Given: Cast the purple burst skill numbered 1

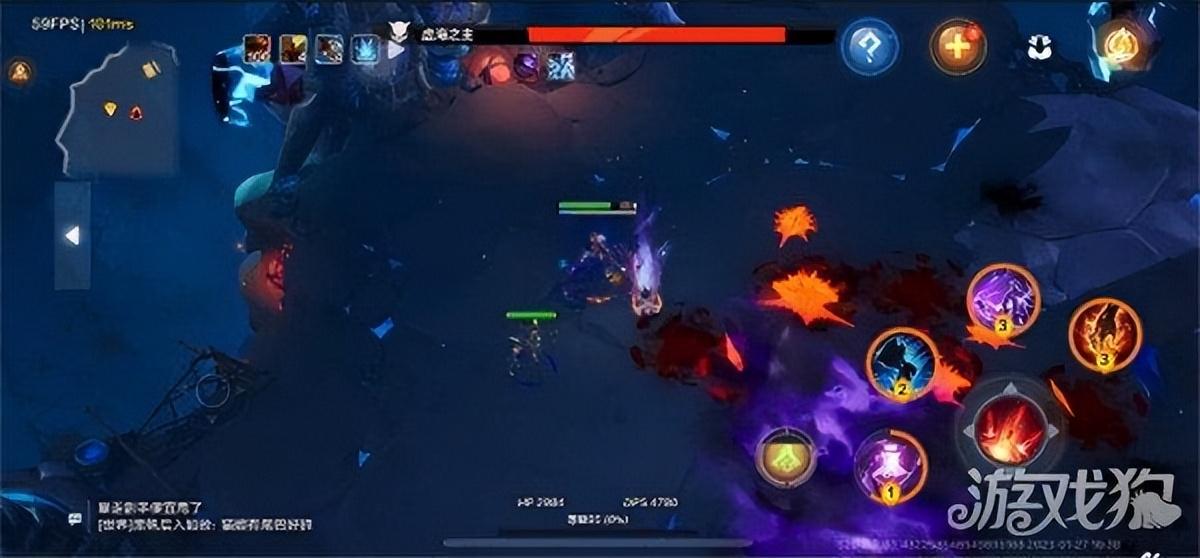Looking at the screenshot, I should pos(890,466).
